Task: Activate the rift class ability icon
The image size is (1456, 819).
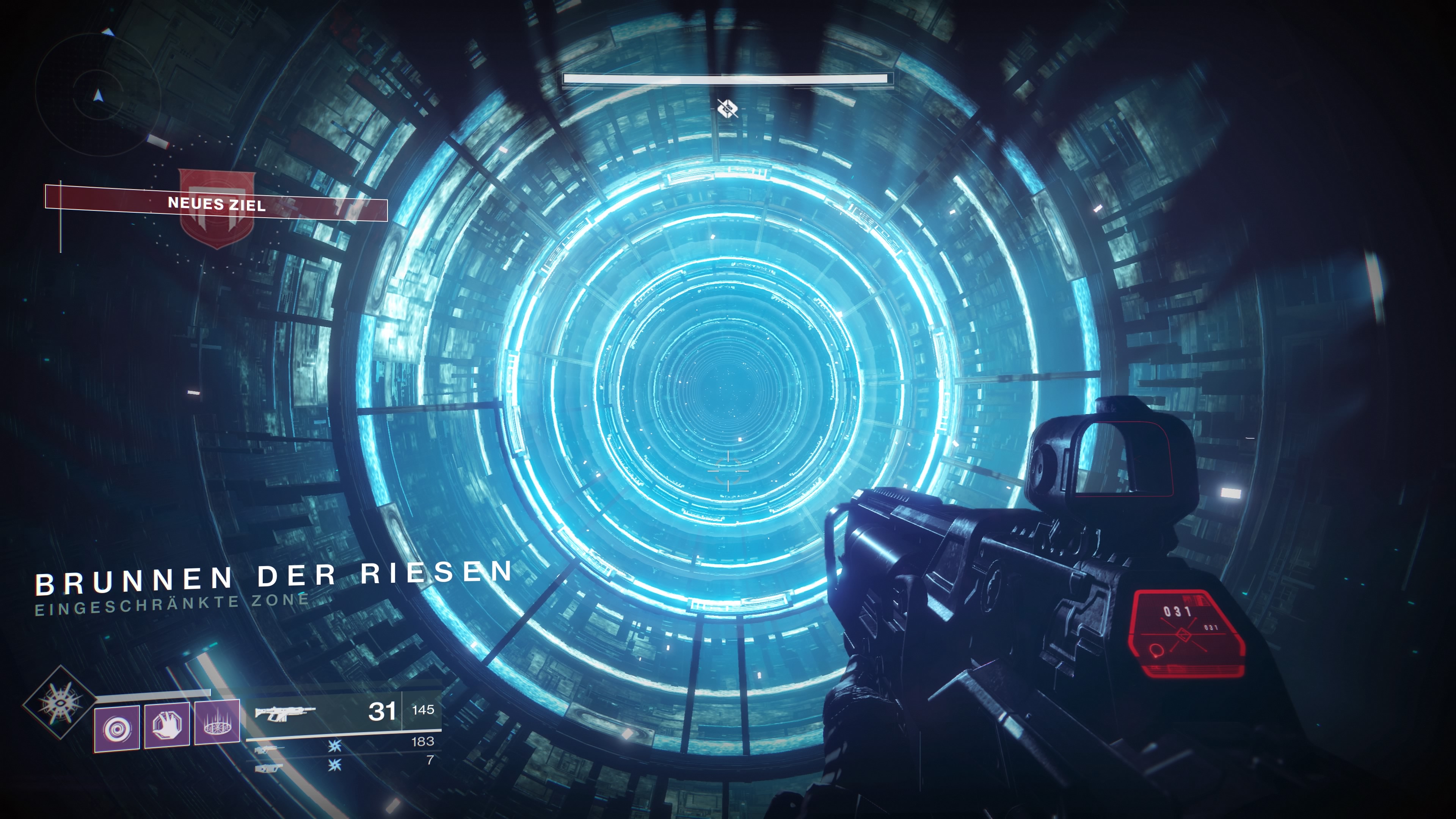Action: pos(217,723)
